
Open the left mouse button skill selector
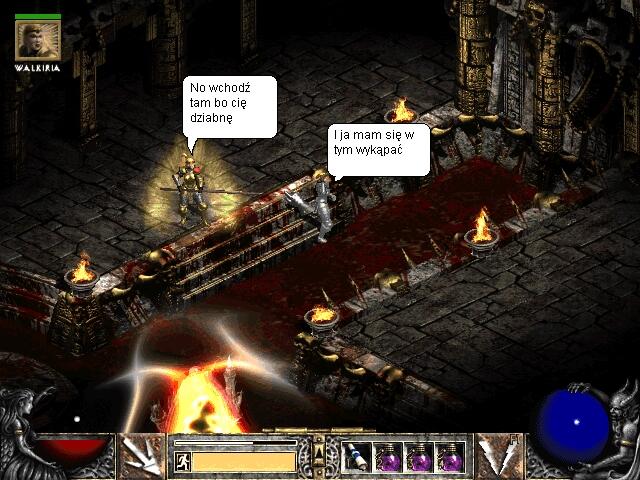[x=142, y=456]
